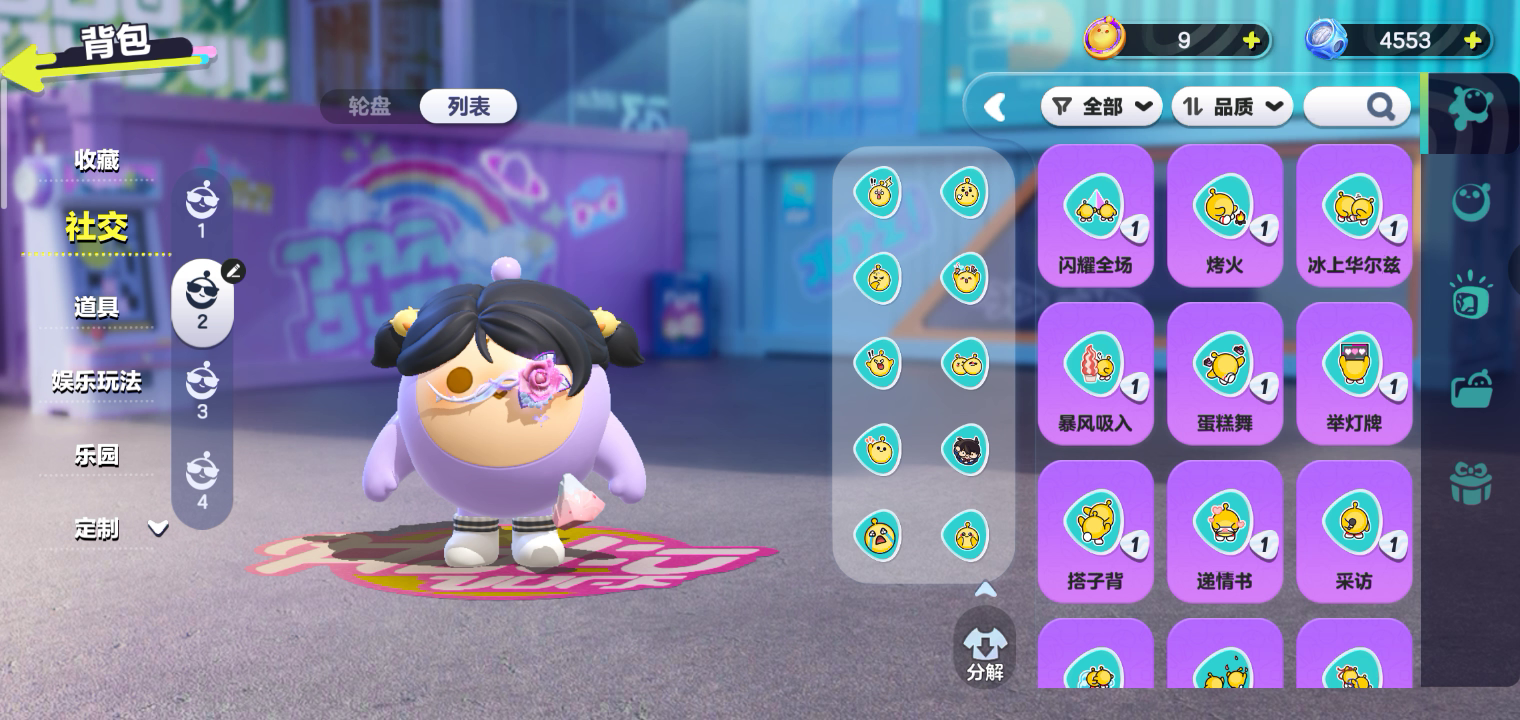The width and height of the screenshot is (1520, 720).
Task: Select emote preset number 4
Action: pyautogui.click(x=202, y=479)
